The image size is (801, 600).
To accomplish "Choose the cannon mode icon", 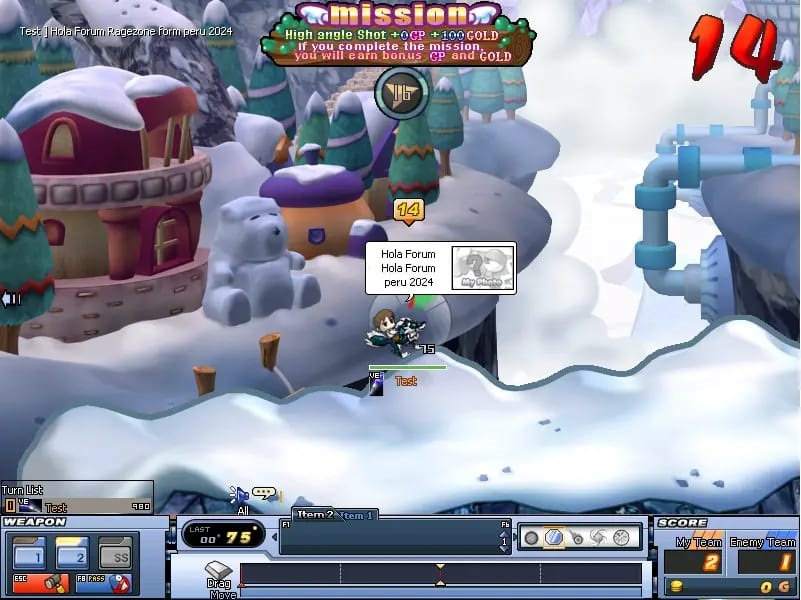I will pos(577,538).
